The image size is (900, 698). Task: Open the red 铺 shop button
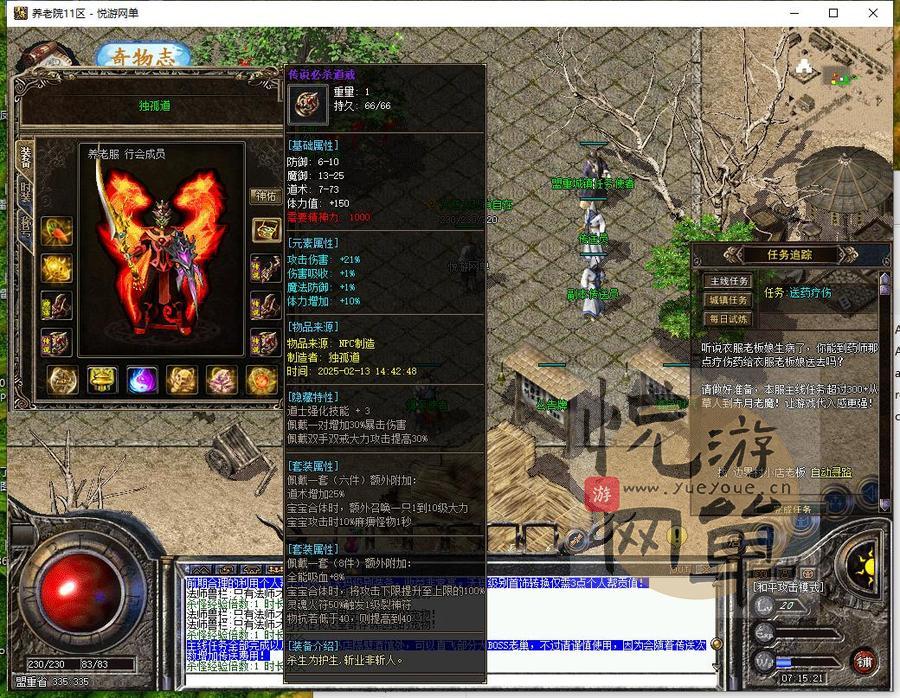coord(865,661)
